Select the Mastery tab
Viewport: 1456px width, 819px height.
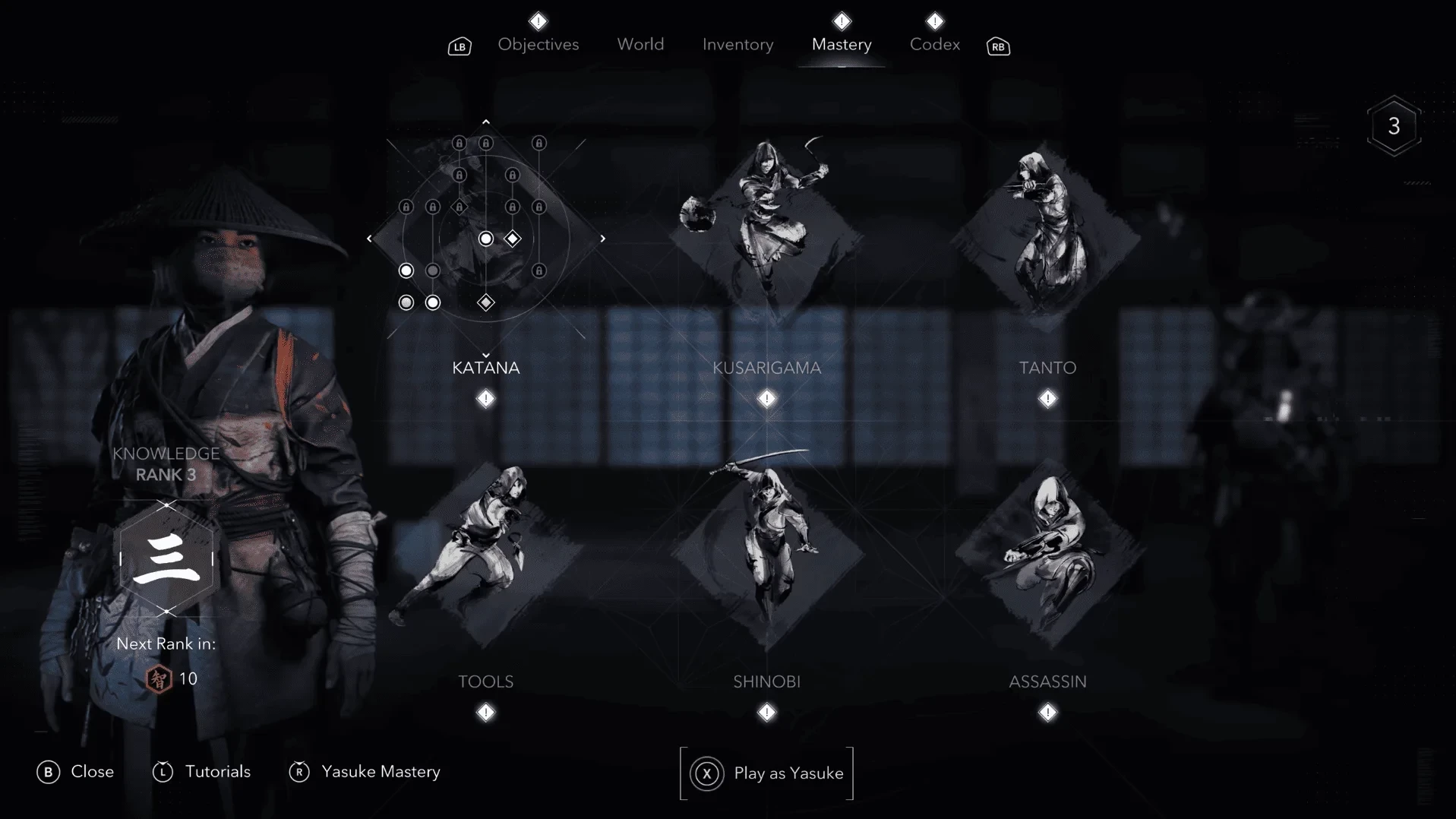[841, 45]
